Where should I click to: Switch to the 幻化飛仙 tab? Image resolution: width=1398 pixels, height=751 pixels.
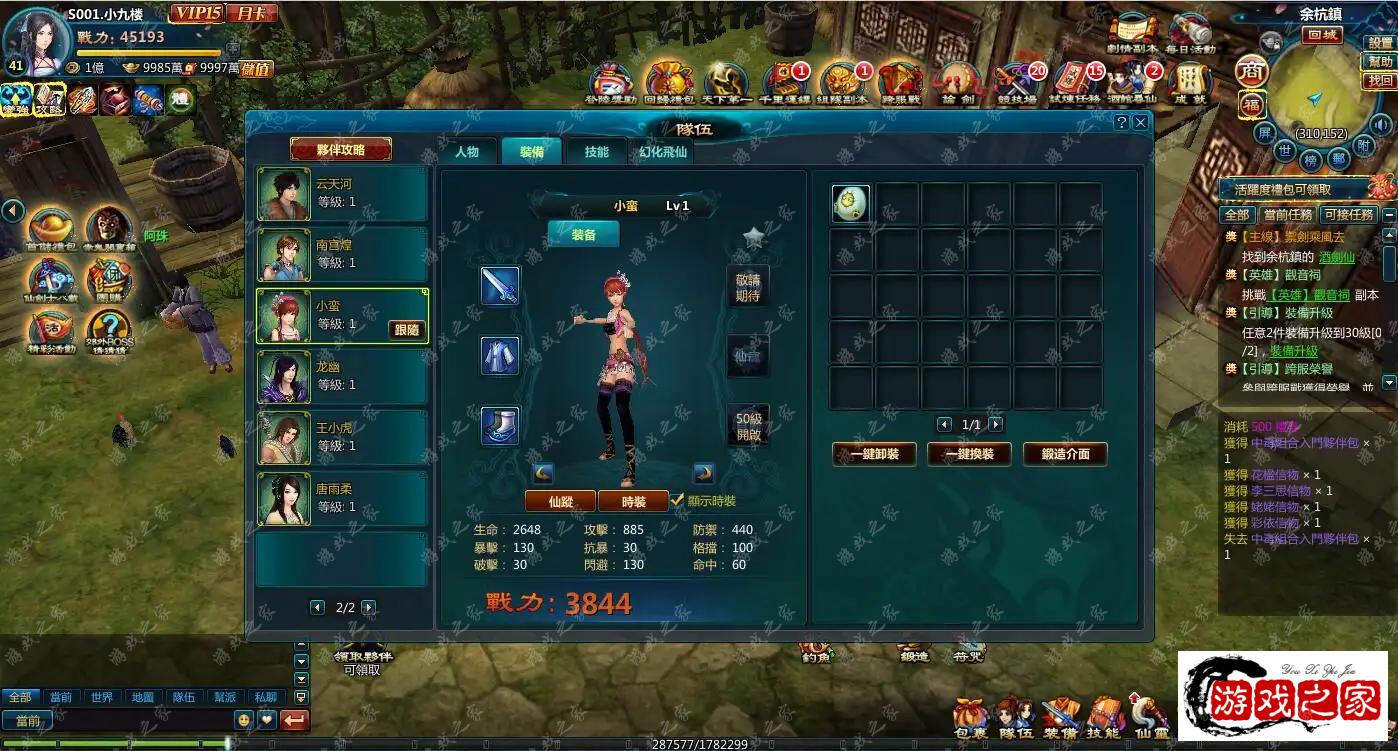click(x=664, y=152)
